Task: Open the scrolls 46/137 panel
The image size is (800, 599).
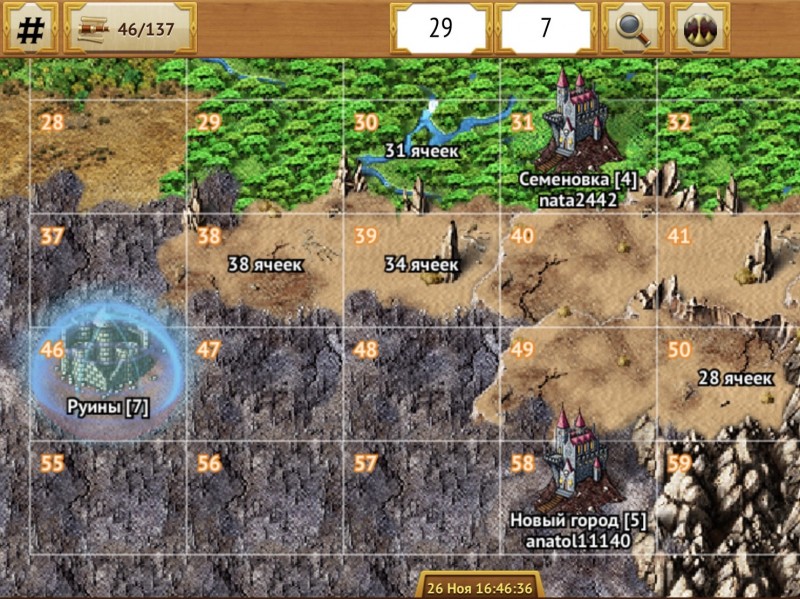Action: coord(130,28)
